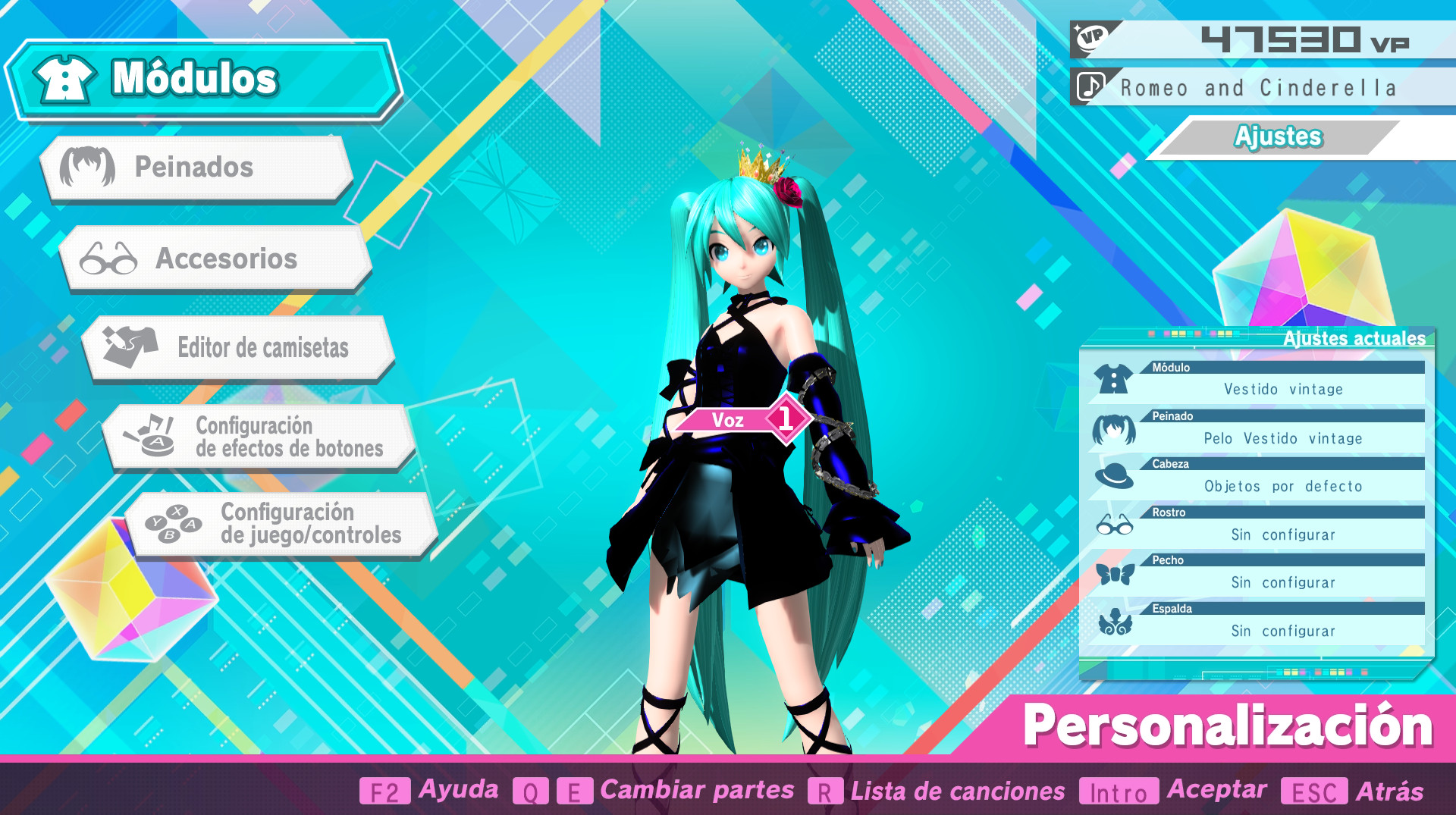Image resolution: width=1456 pixels, height=815 pixels.
Task: Click the music note icon beside Romeo and Cinderella
Action: 1089,87
